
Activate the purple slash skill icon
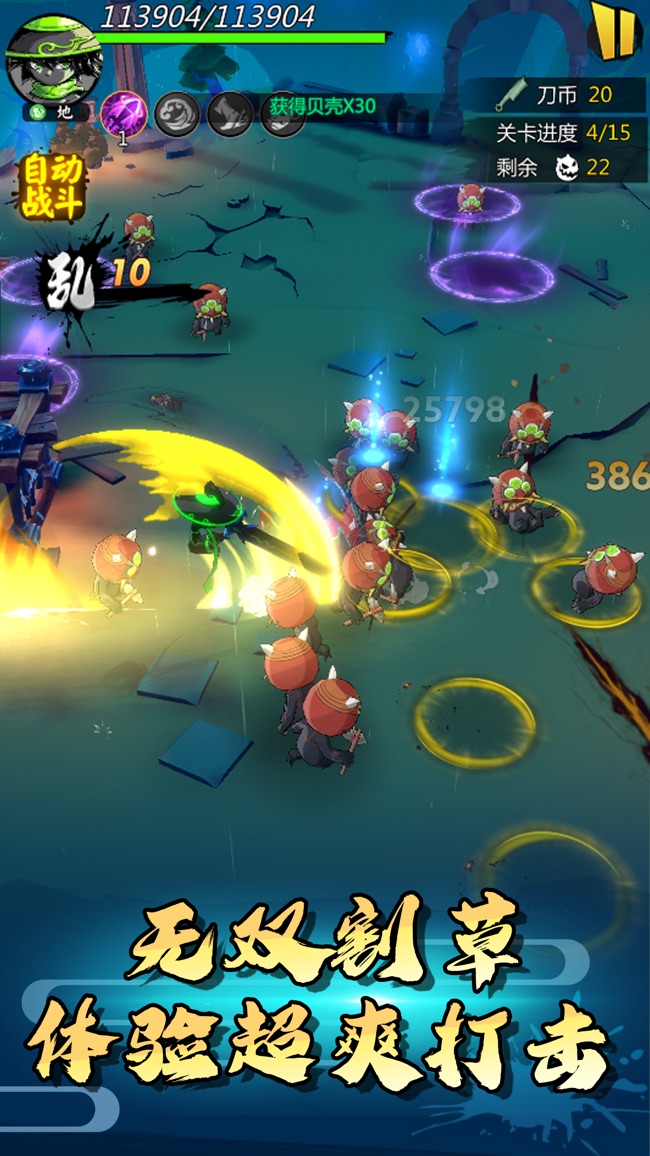point(124,112)
